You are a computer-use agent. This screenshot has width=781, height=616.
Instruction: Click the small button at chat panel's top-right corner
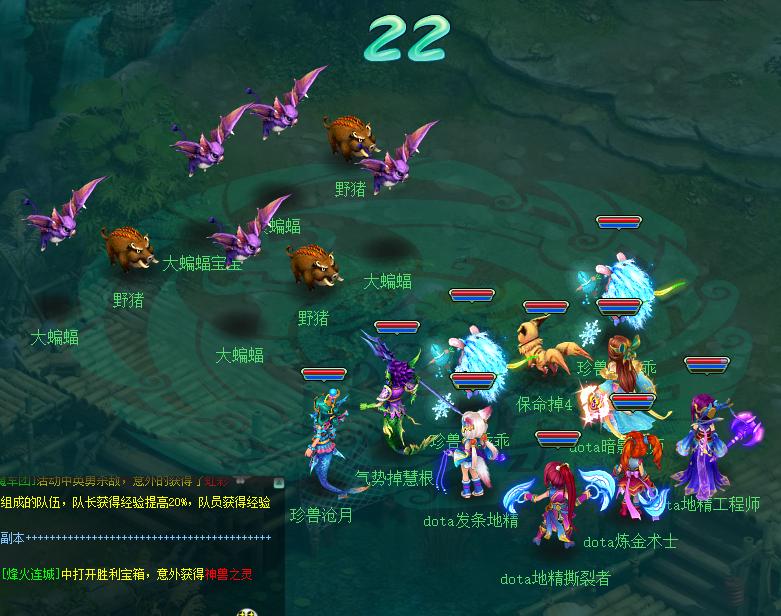(x=280, y=483)
